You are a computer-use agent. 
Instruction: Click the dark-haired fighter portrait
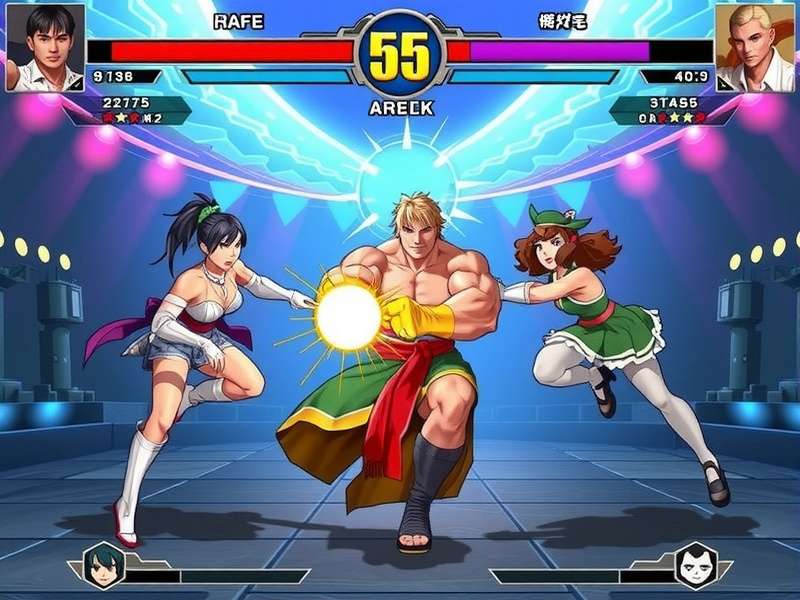44,47
